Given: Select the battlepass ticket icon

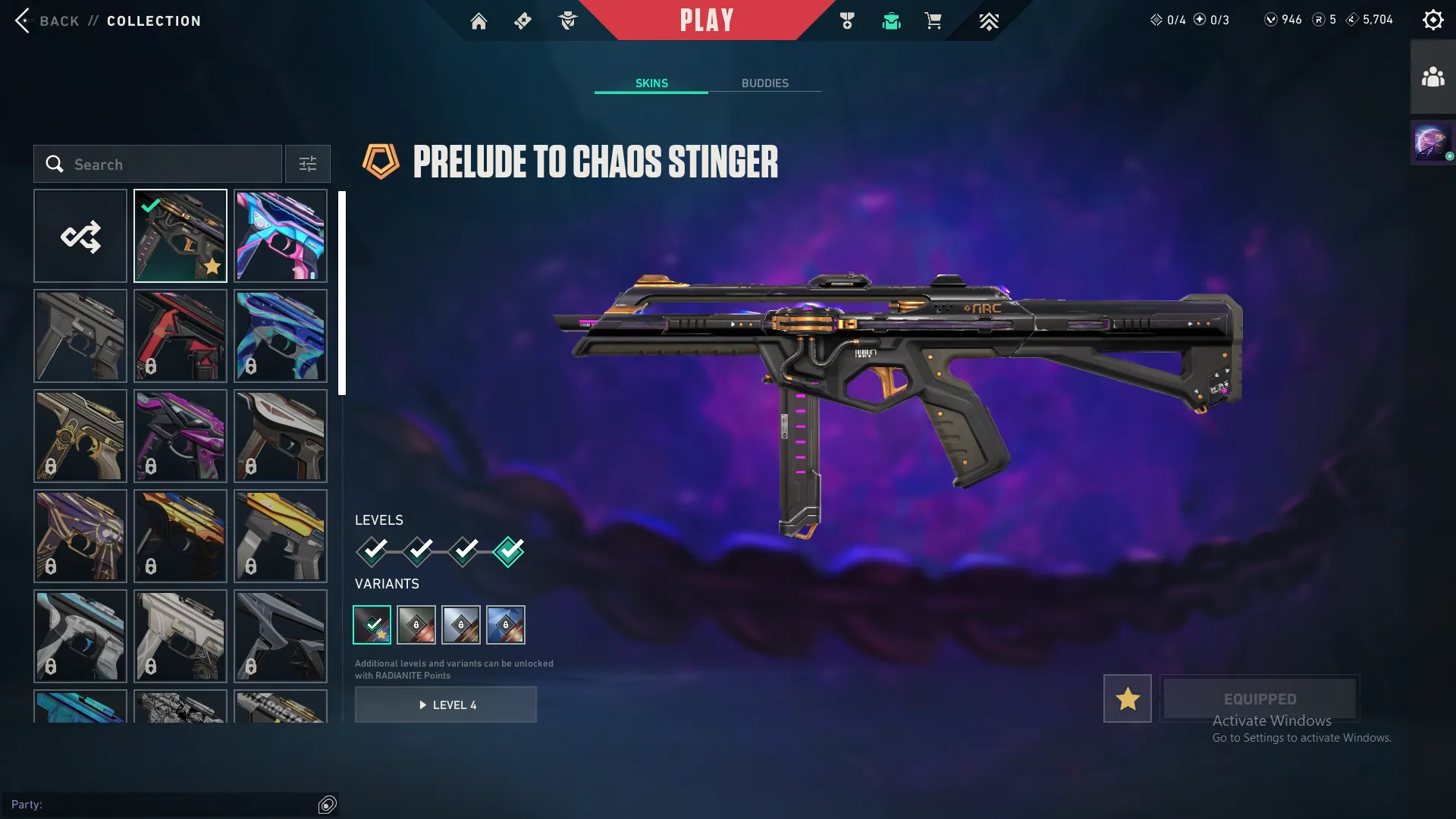Looking at the screenshot, I should (x=522, y=20).
